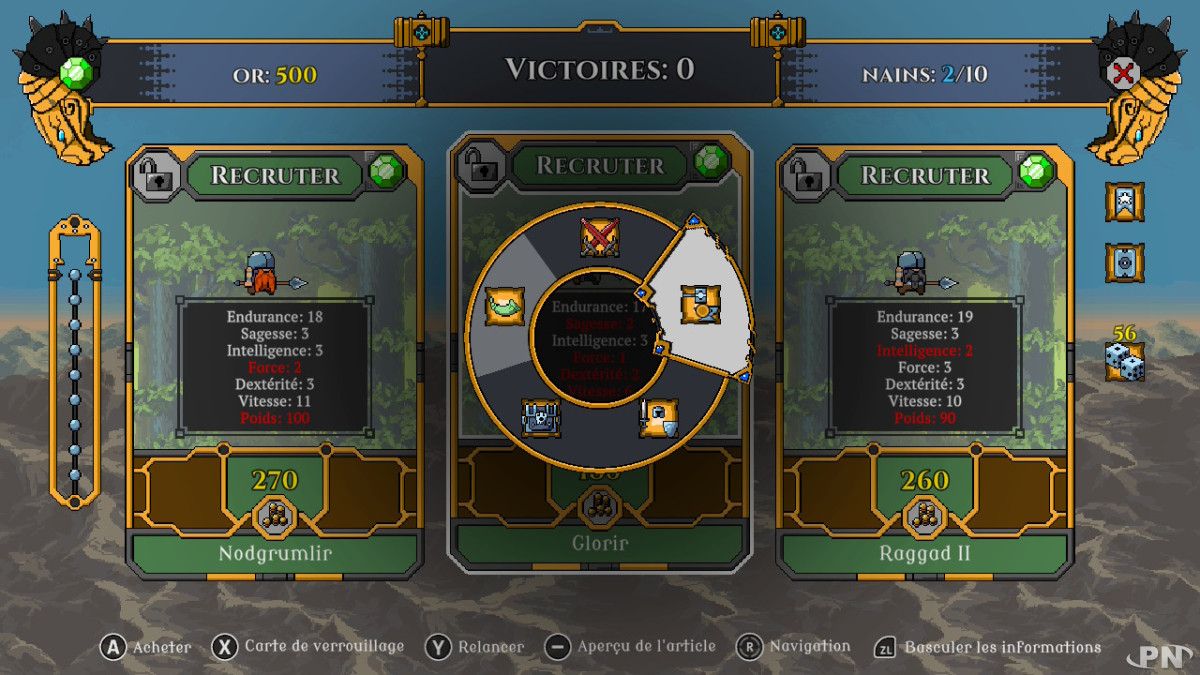The height and width of the screenshot is (675, 1200).
Task: Select the Nodgrumlir name plate
Action: [274, 553]
